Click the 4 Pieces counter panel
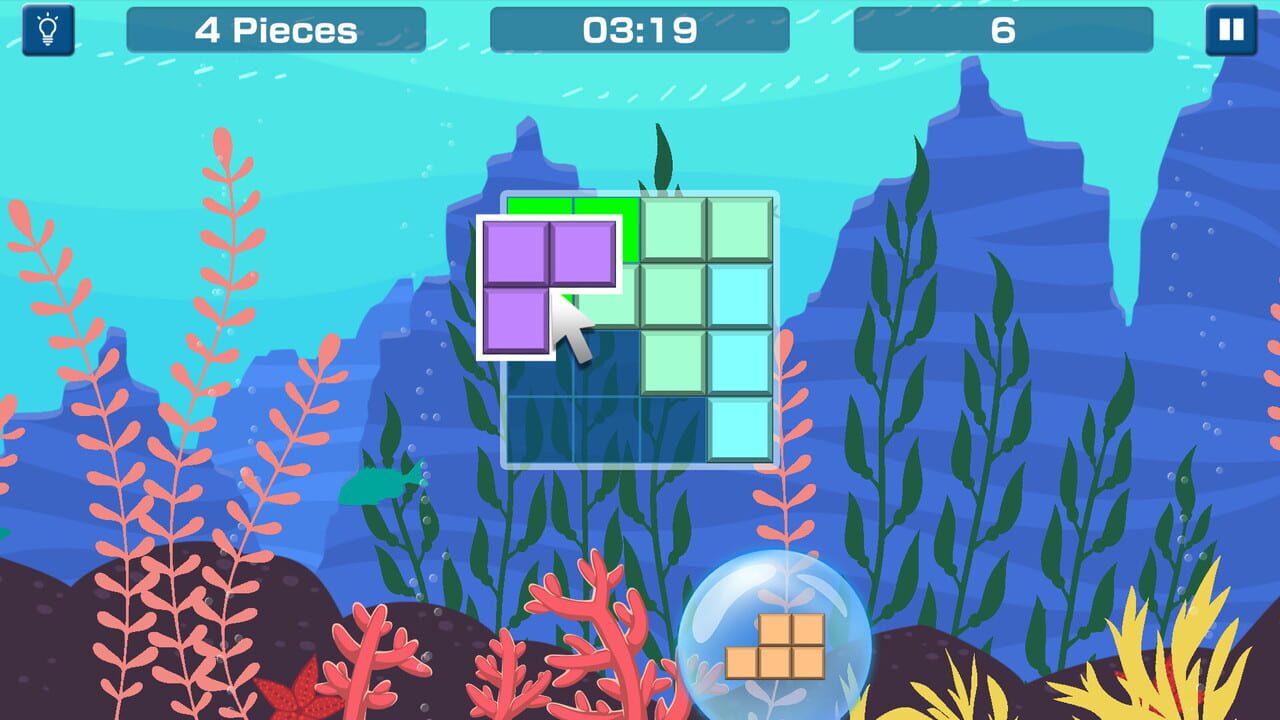Viewport: 1280px width, 720px height. [277, 29]
